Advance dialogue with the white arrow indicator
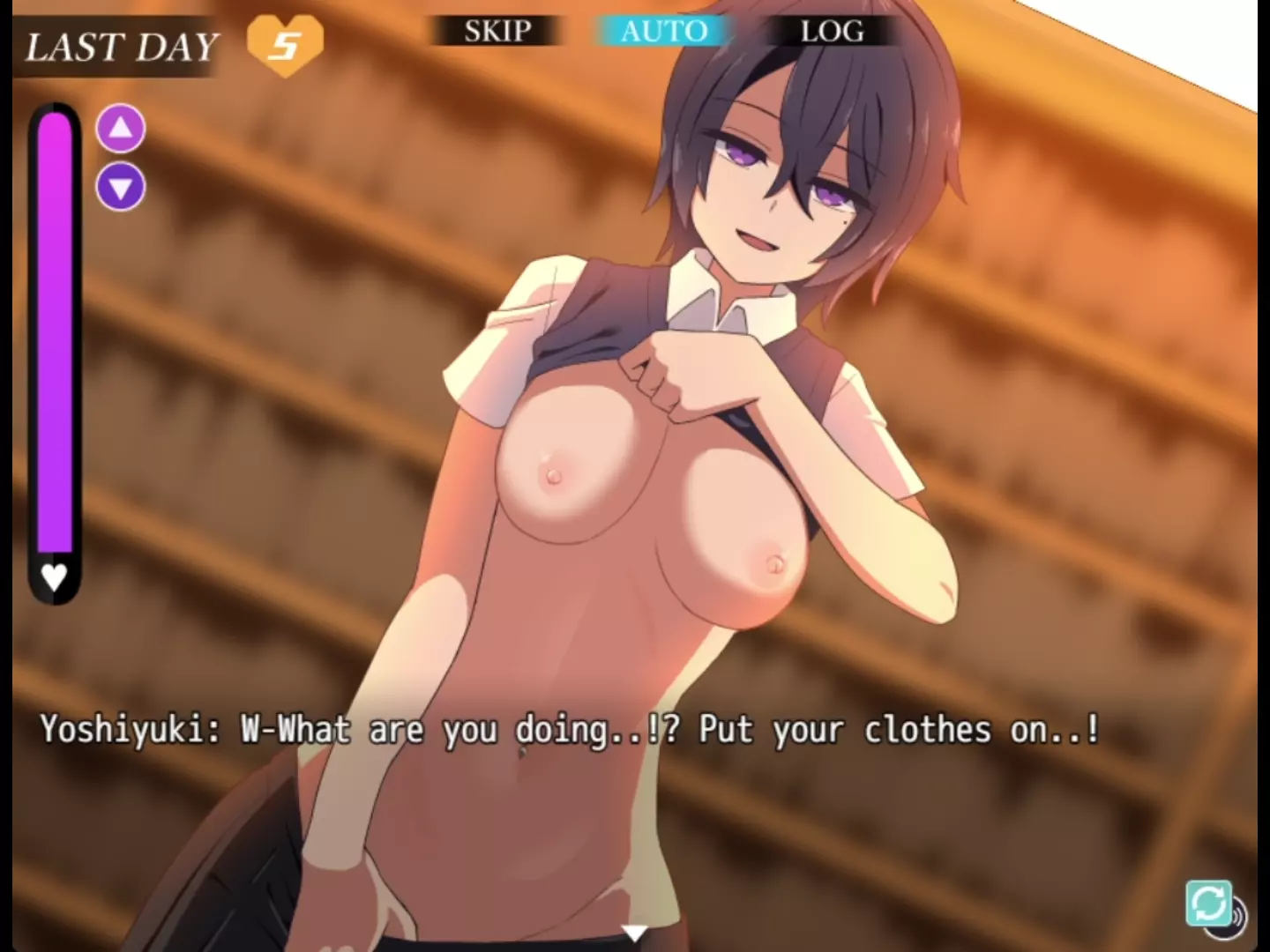1270x952 pixels. (x=634, y=933)
